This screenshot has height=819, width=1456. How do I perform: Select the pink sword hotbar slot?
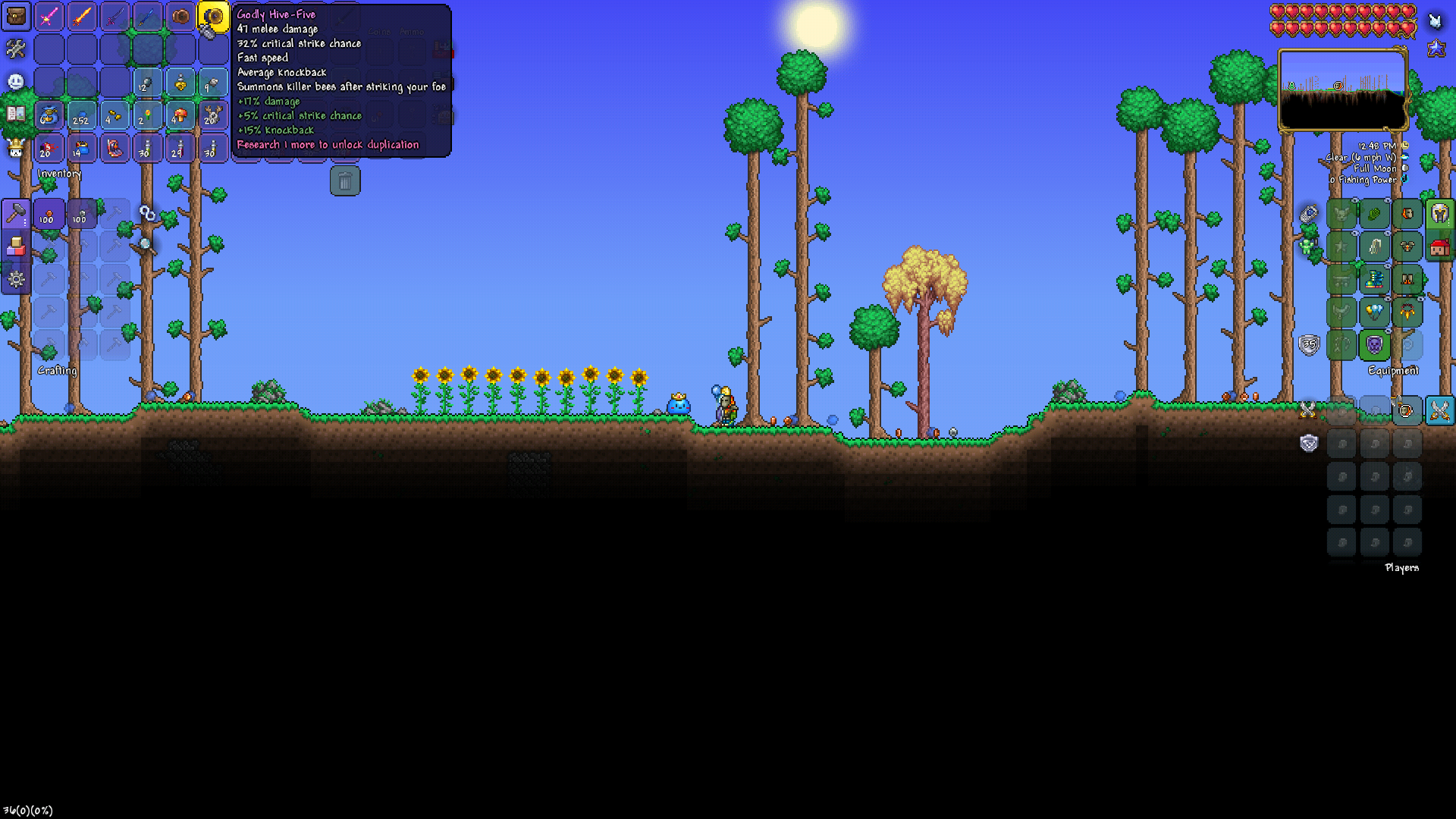(49, 17)
